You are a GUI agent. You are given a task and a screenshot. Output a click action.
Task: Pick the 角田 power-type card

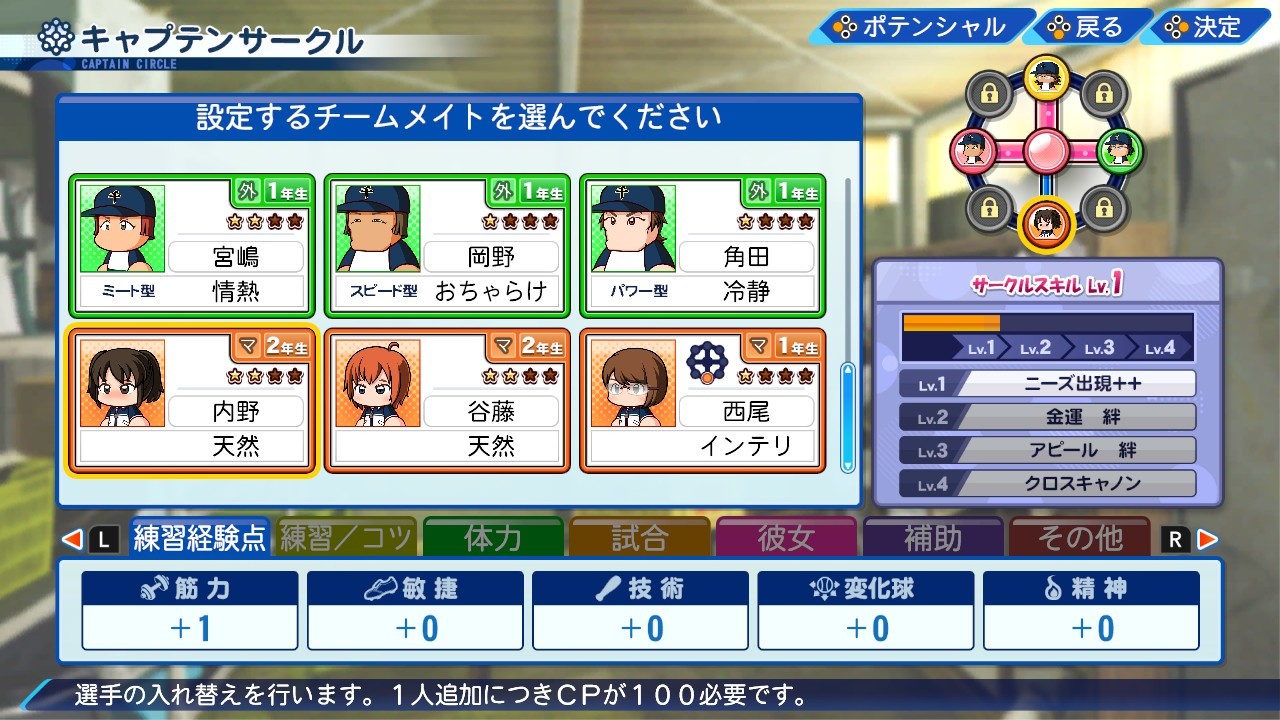pos(703,245)
